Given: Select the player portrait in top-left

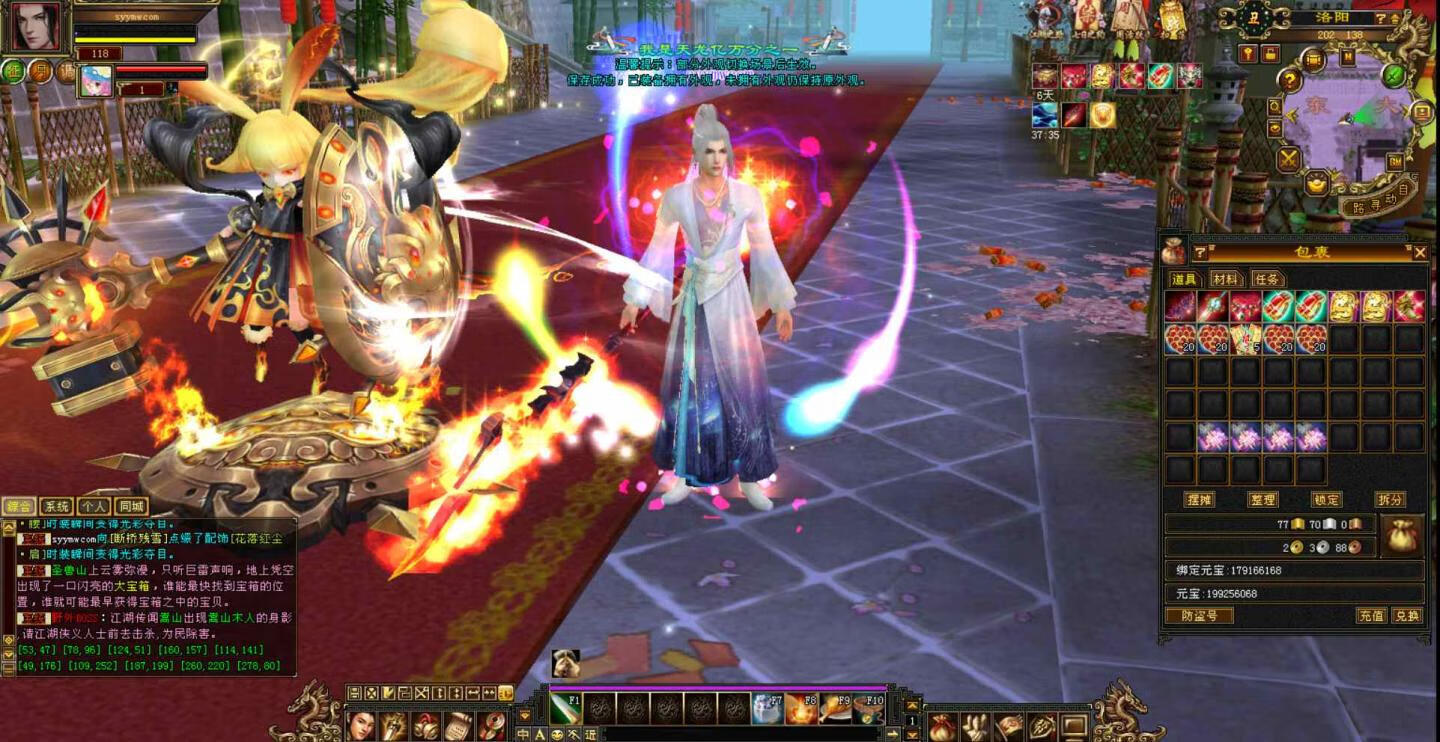Looking at the screenshot, I should tap(36, 27).
